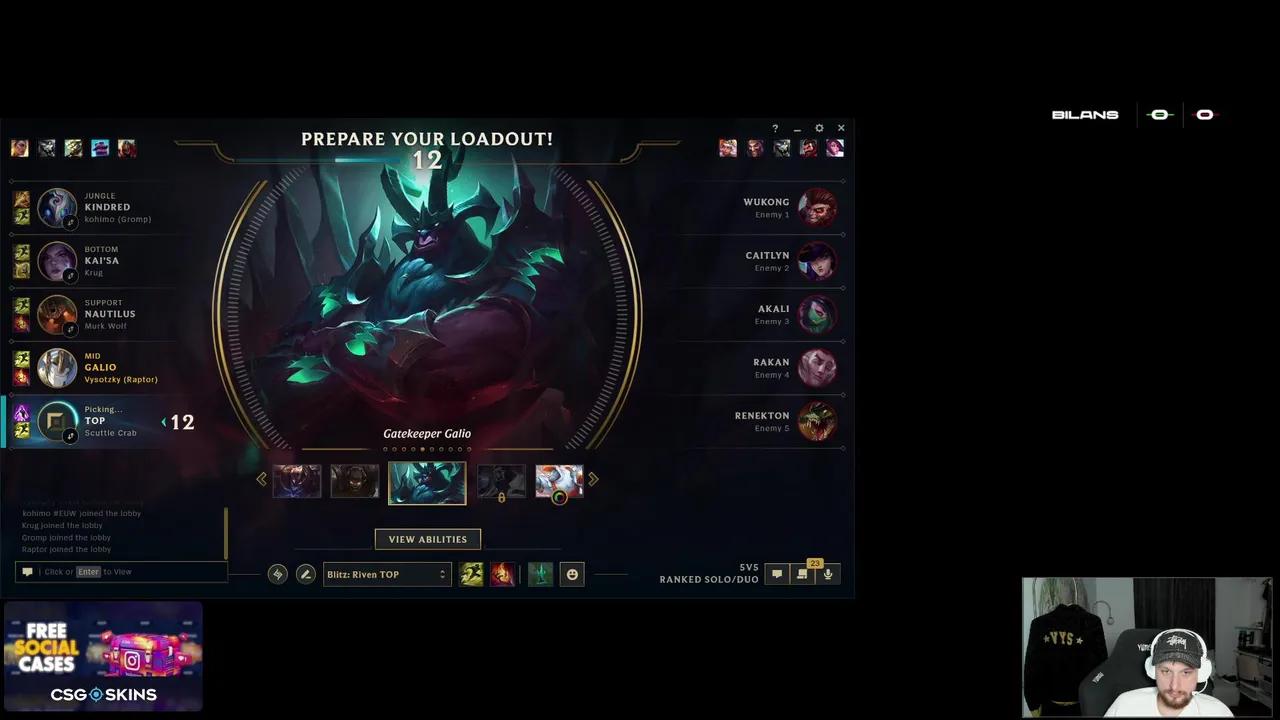Change the Ignite summoner spell
The image size is (1280, 720).
pos(503,574)
